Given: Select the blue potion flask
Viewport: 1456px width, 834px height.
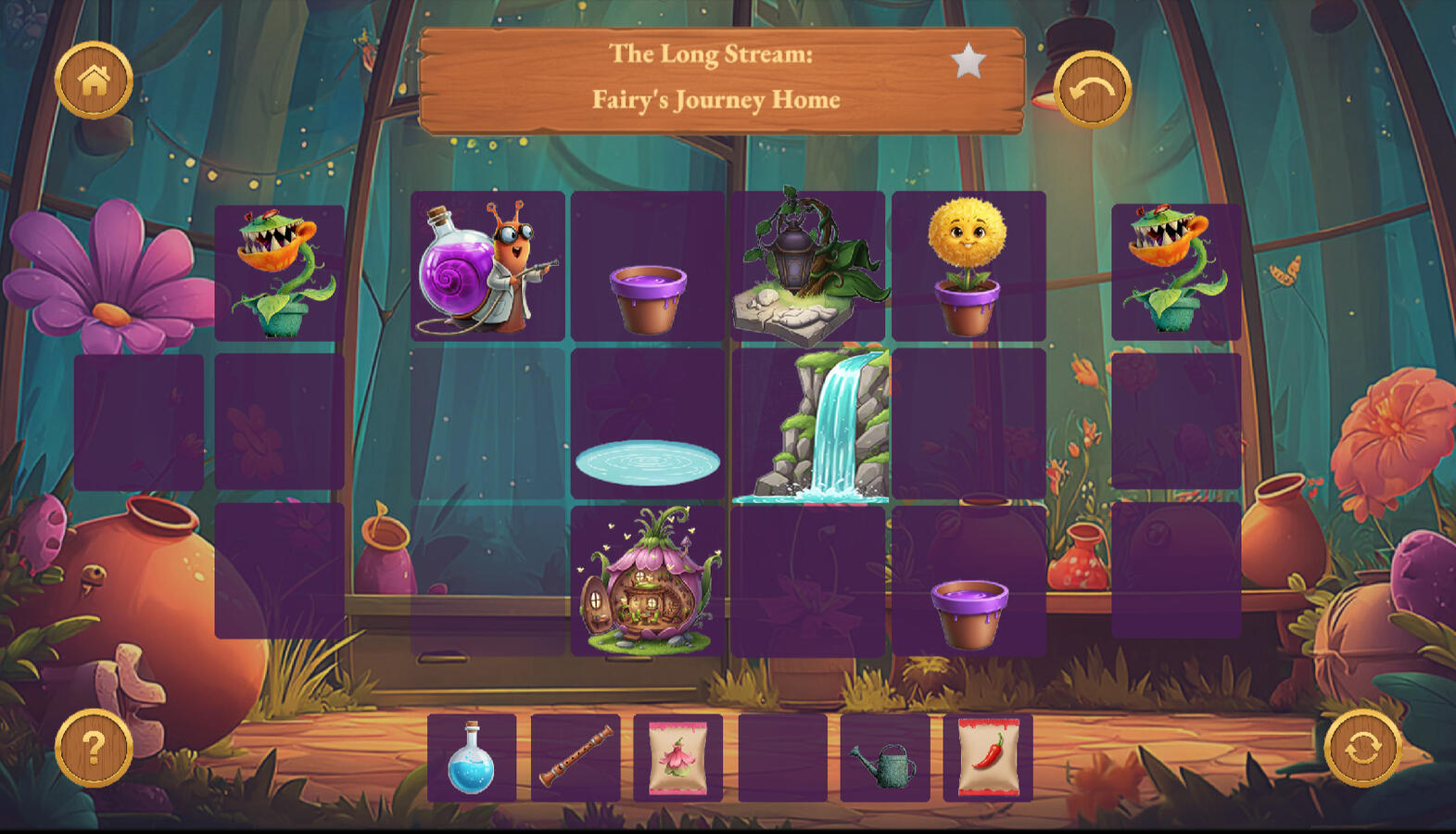Looking at the screenshot, I should [x=472, y=758].
